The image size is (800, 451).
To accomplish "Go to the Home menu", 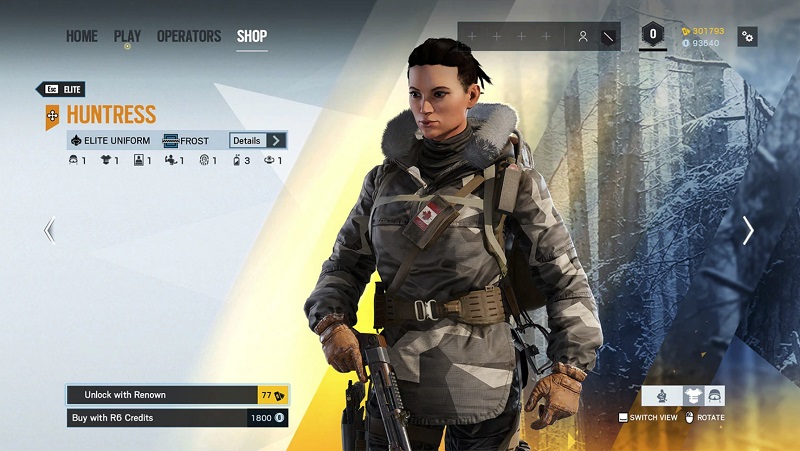I will tap(82, 37).
